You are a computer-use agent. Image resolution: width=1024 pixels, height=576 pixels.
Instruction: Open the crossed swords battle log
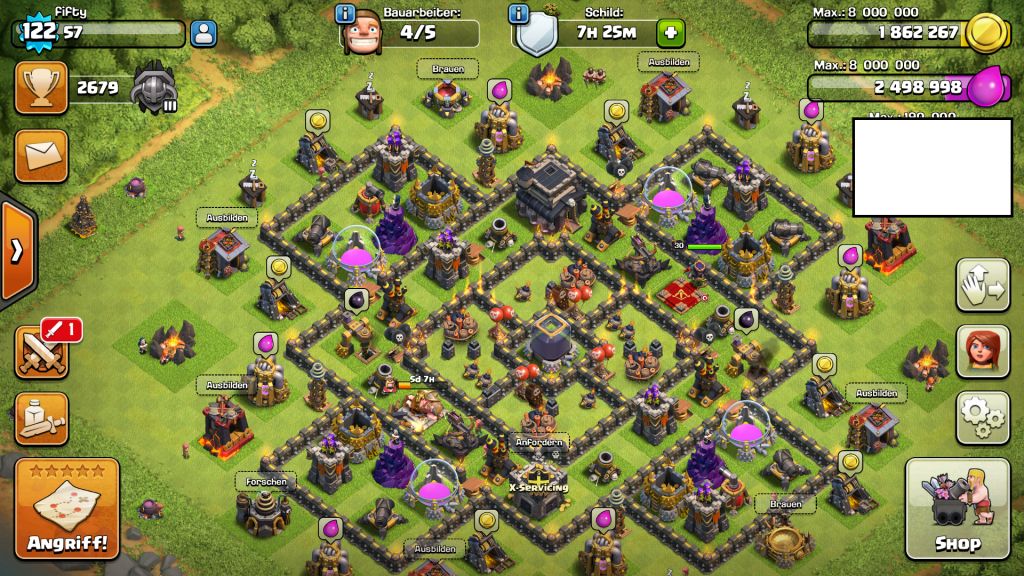[41, 352]
